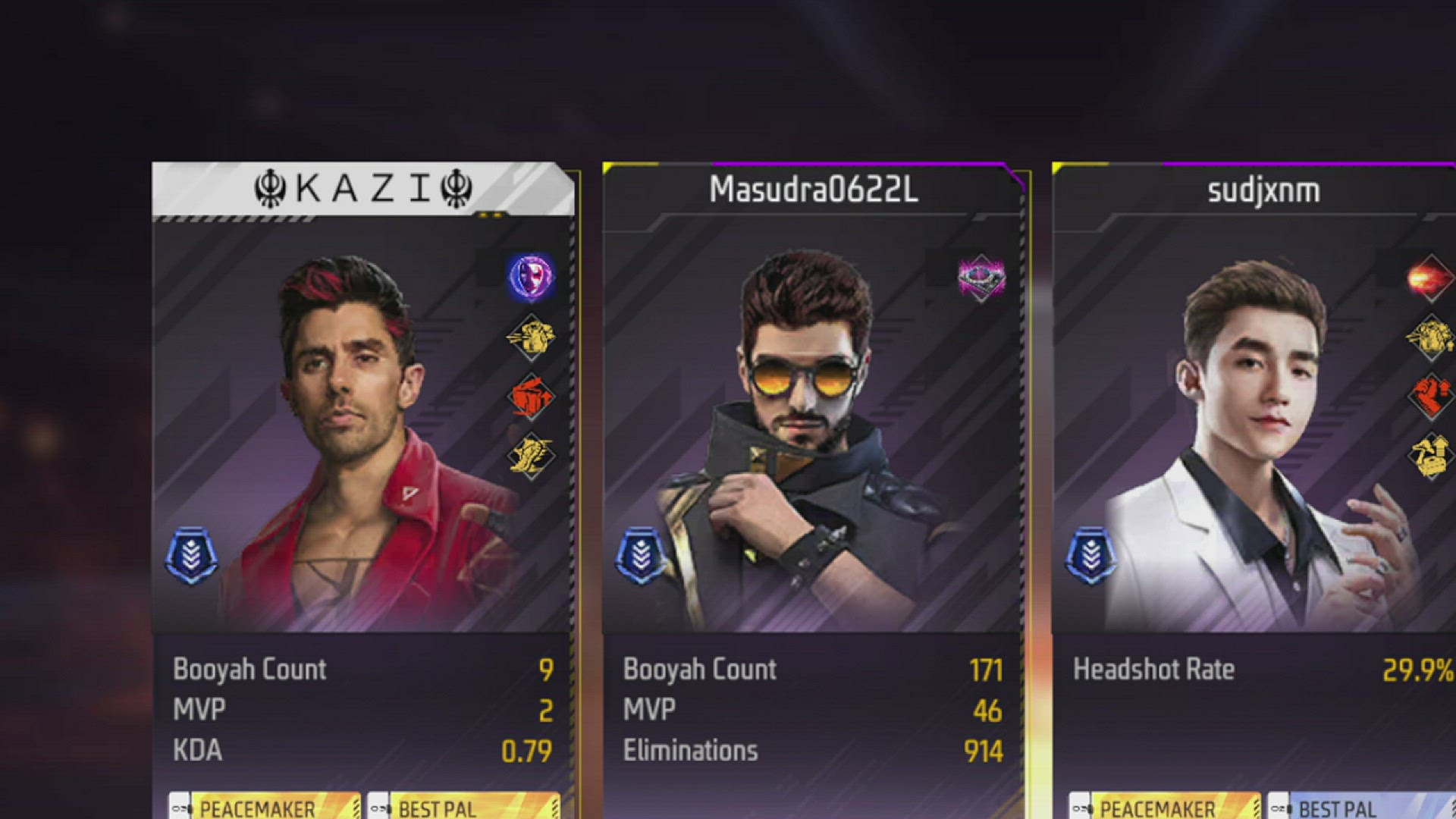Tap the purple mask skill on KAZI's card

pyautogui.click(x=531, y=277)
